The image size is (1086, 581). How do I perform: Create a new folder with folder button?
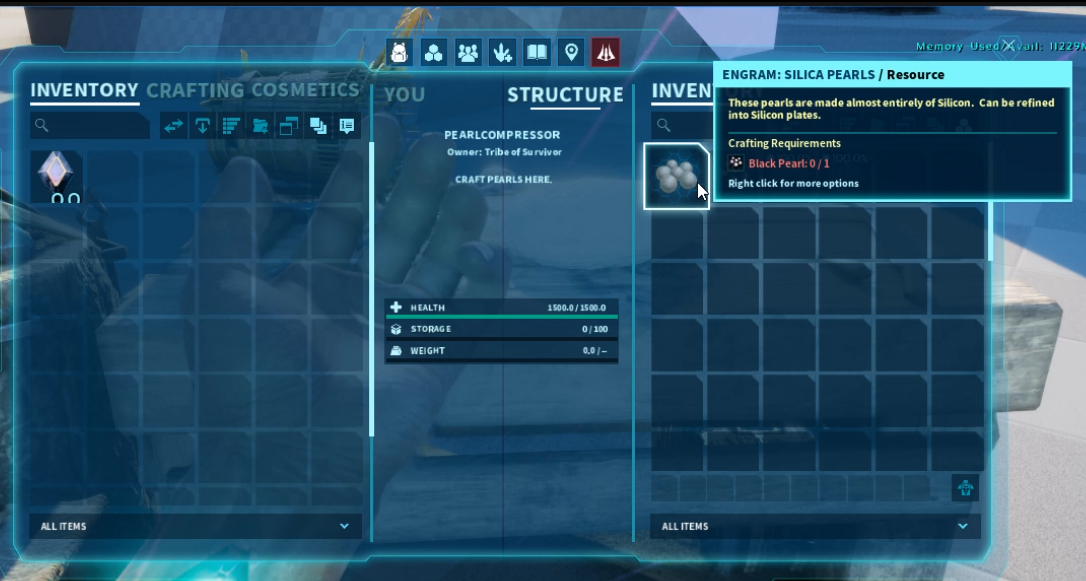[x=260, y=126]
